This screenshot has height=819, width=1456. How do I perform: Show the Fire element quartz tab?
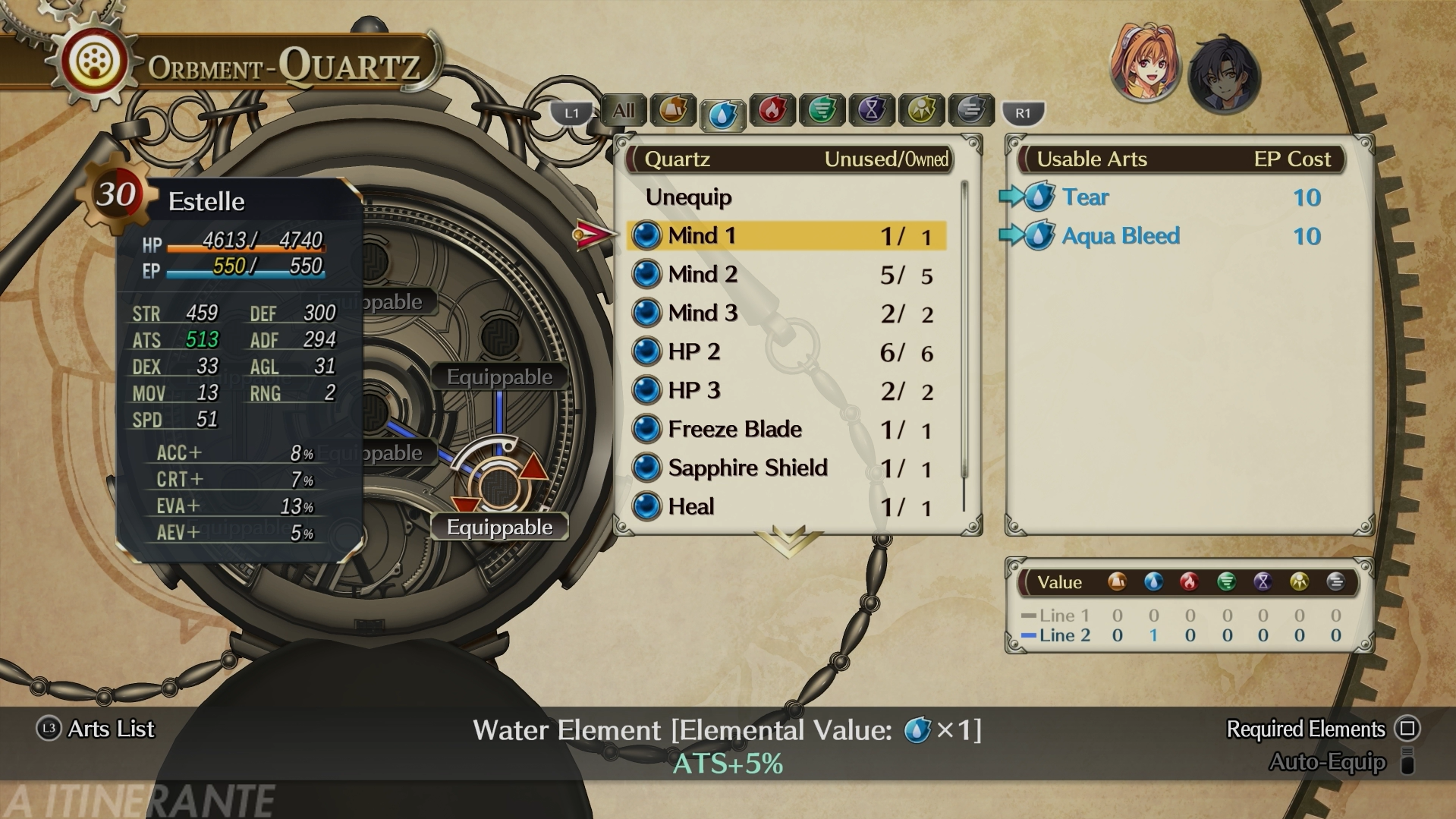coord(772,111)
